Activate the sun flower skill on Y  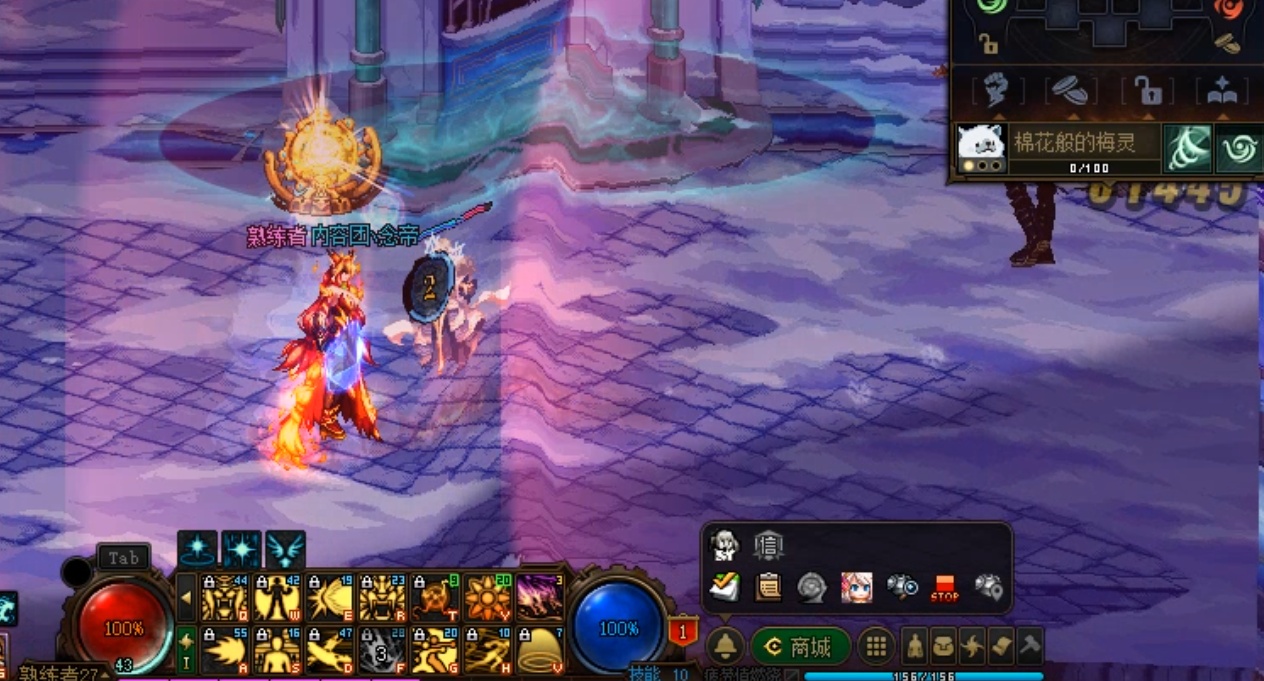click(x=488, y=598)
